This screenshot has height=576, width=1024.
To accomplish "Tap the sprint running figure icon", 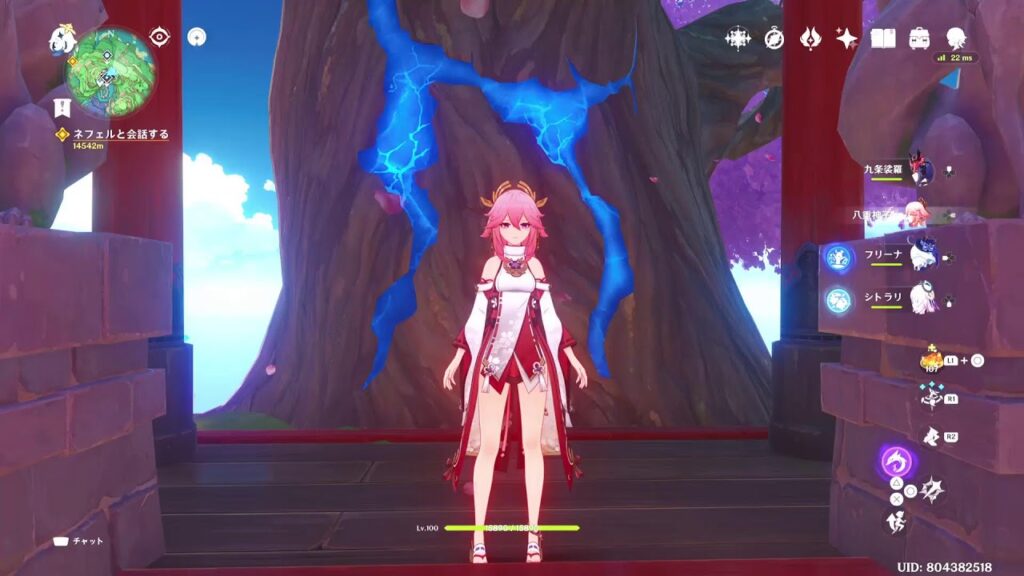I will tap(896, 521).
